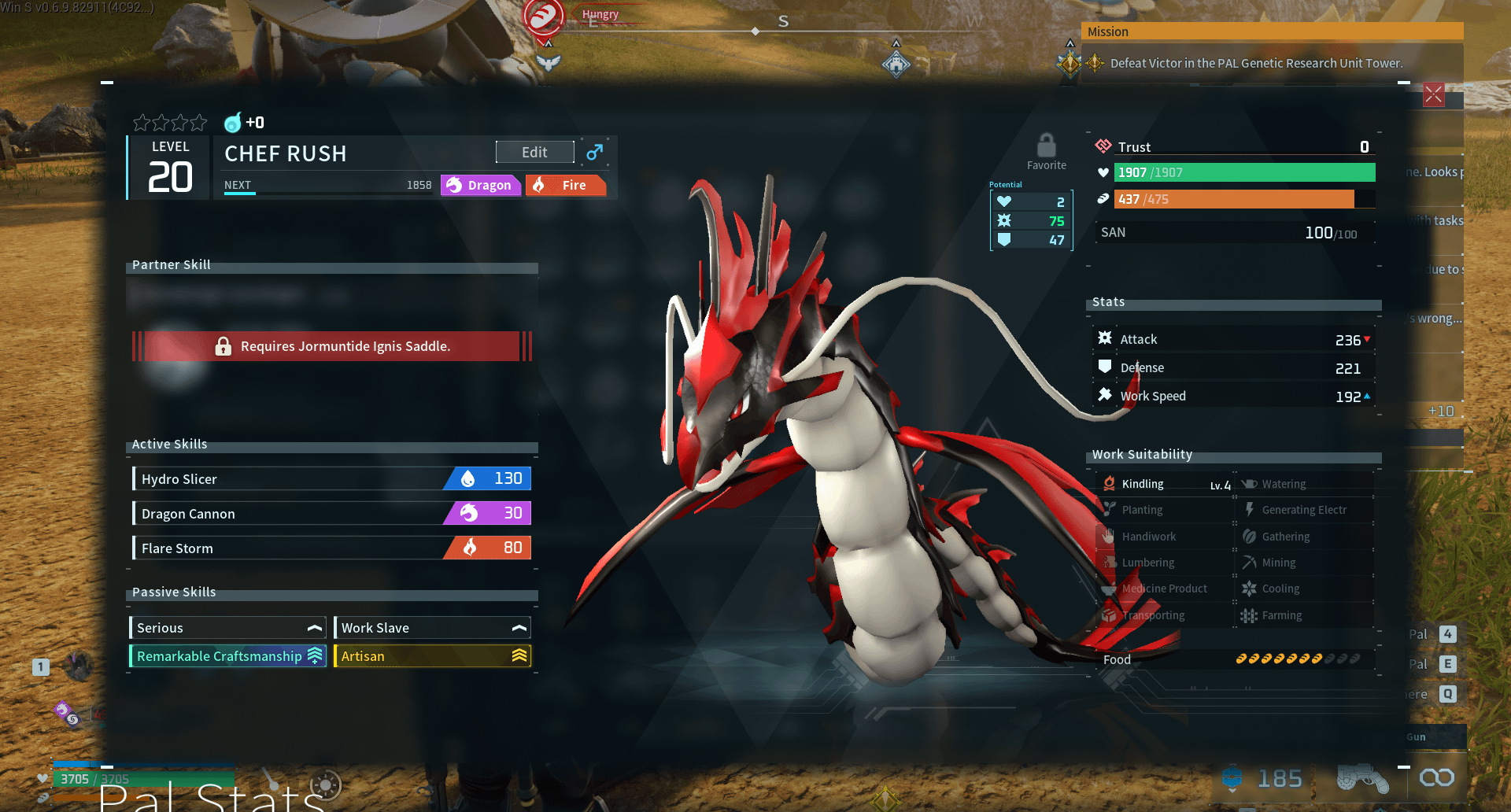The height and width of the screenshot is (812, 1511).
Task: Click the Dragon element tag
Action: pos(481,185)
